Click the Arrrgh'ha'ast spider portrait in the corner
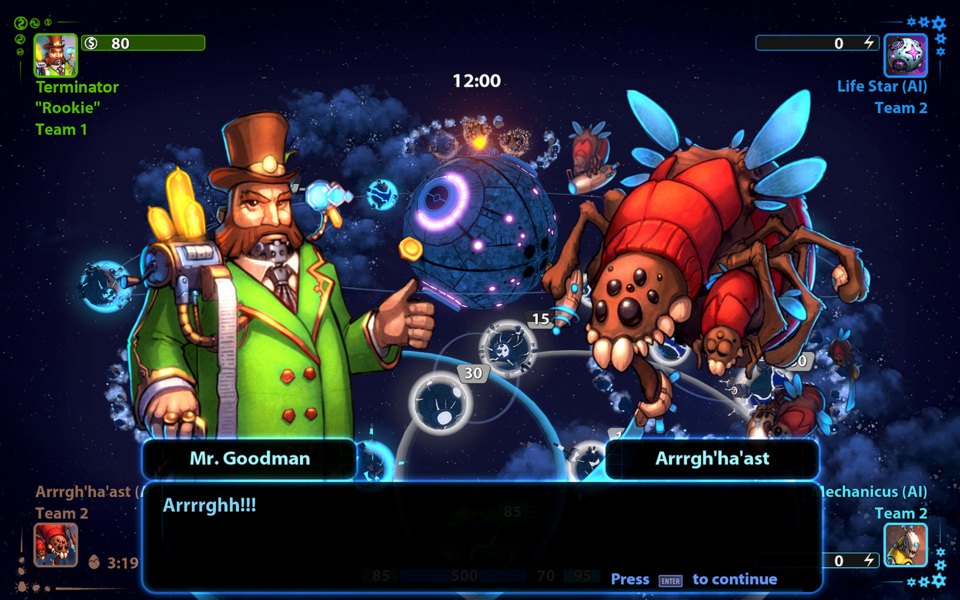The width and height of the screenshot is (960, 600). pos(56,545)
